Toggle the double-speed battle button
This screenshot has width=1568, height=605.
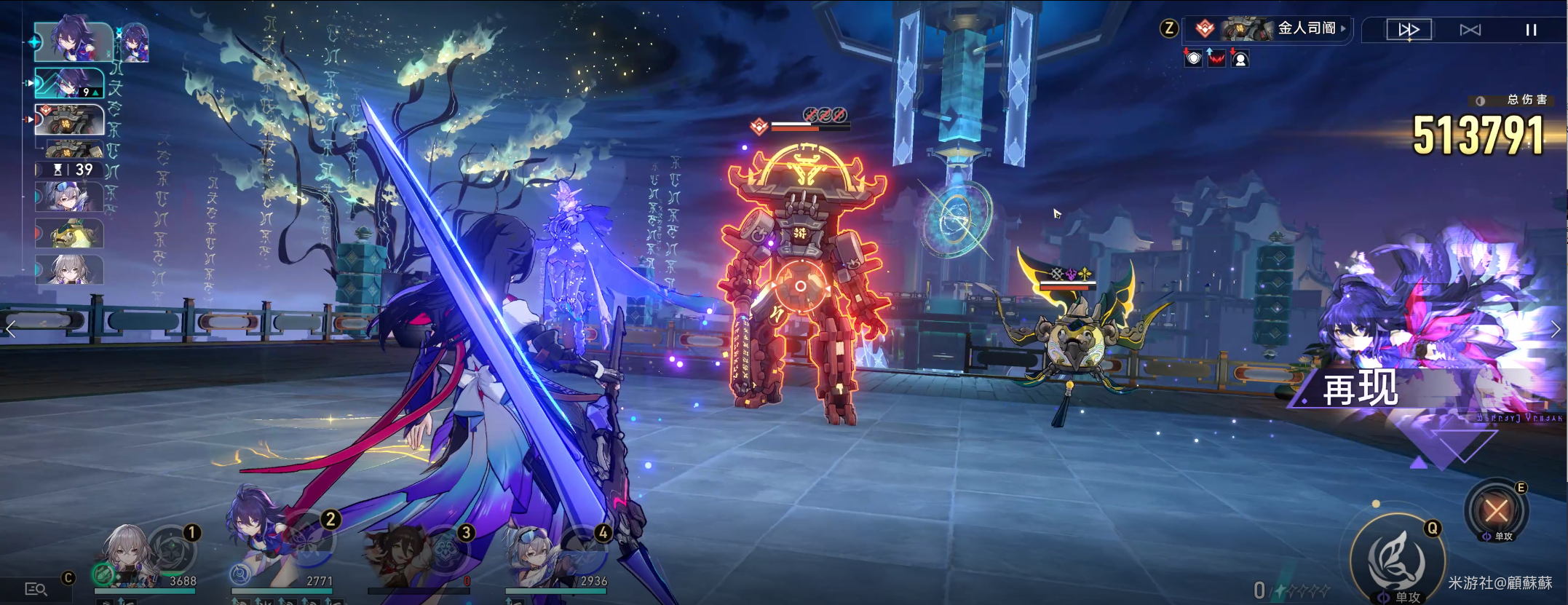pos(1409,30)
